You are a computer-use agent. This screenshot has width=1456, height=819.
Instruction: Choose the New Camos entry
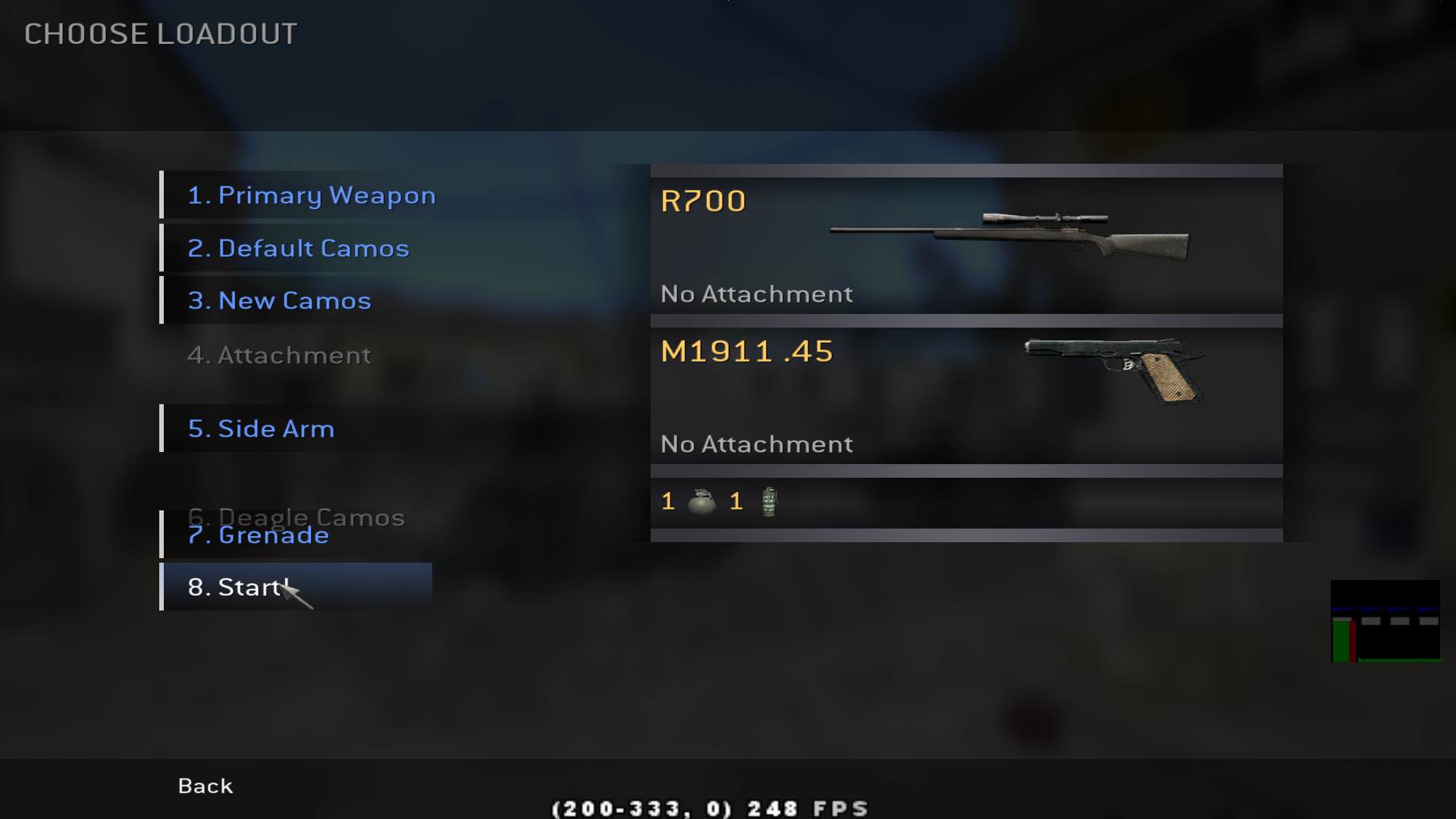(x=279, y=301)
